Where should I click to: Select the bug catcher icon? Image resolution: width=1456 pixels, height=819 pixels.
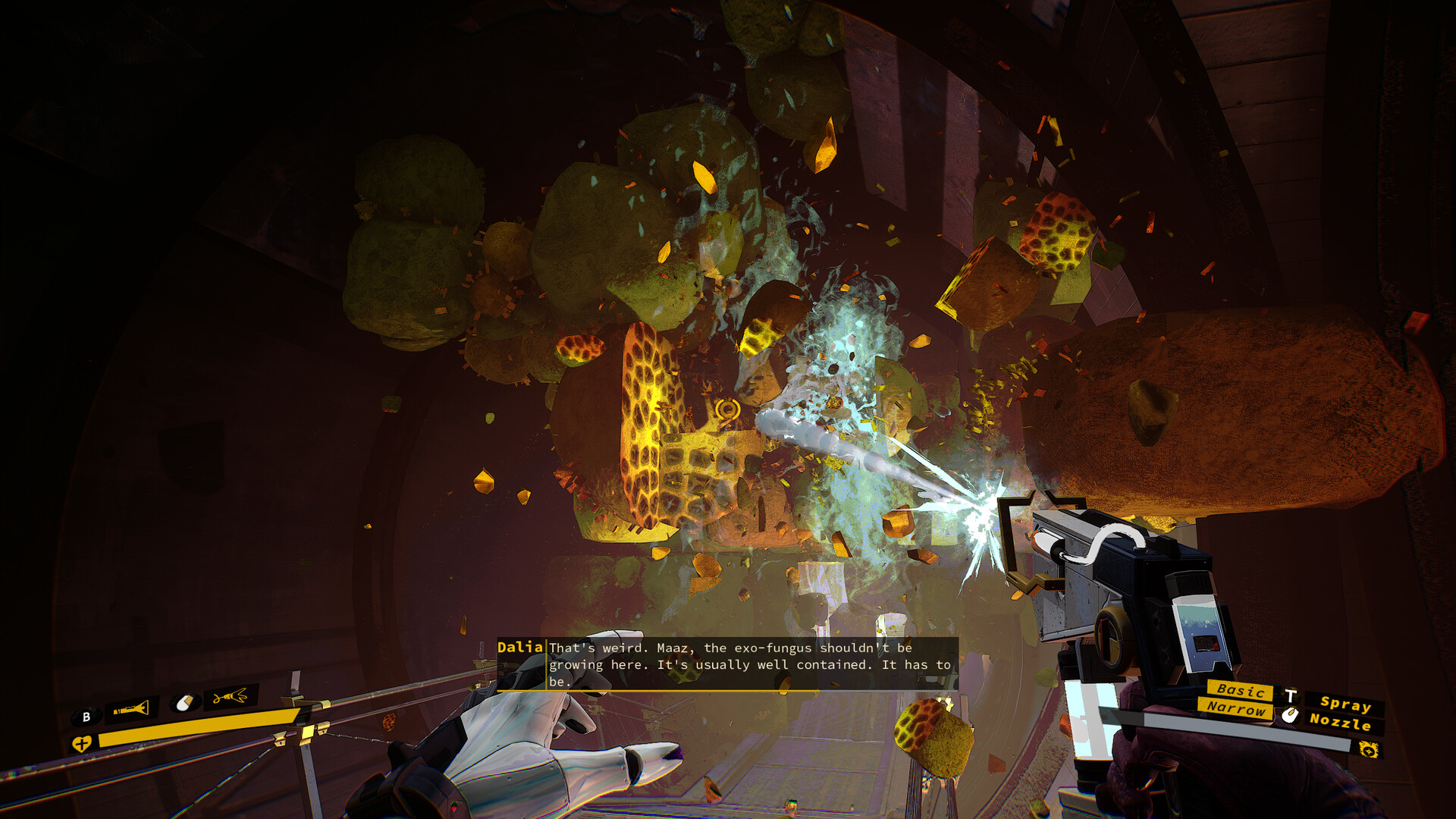point(230,697)
